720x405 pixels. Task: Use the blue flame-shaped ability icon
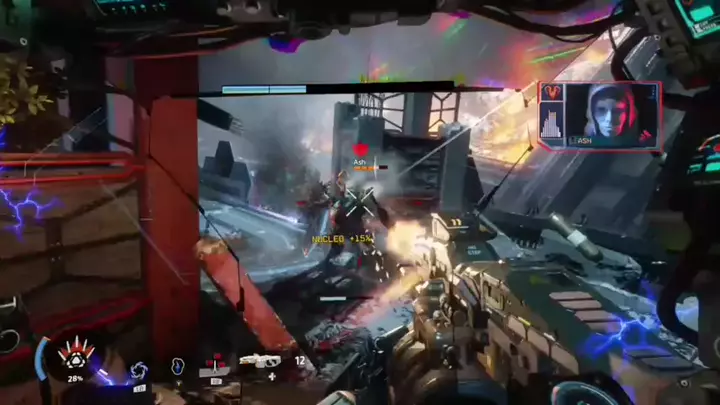pyautogui.click(x=179, y=367)
